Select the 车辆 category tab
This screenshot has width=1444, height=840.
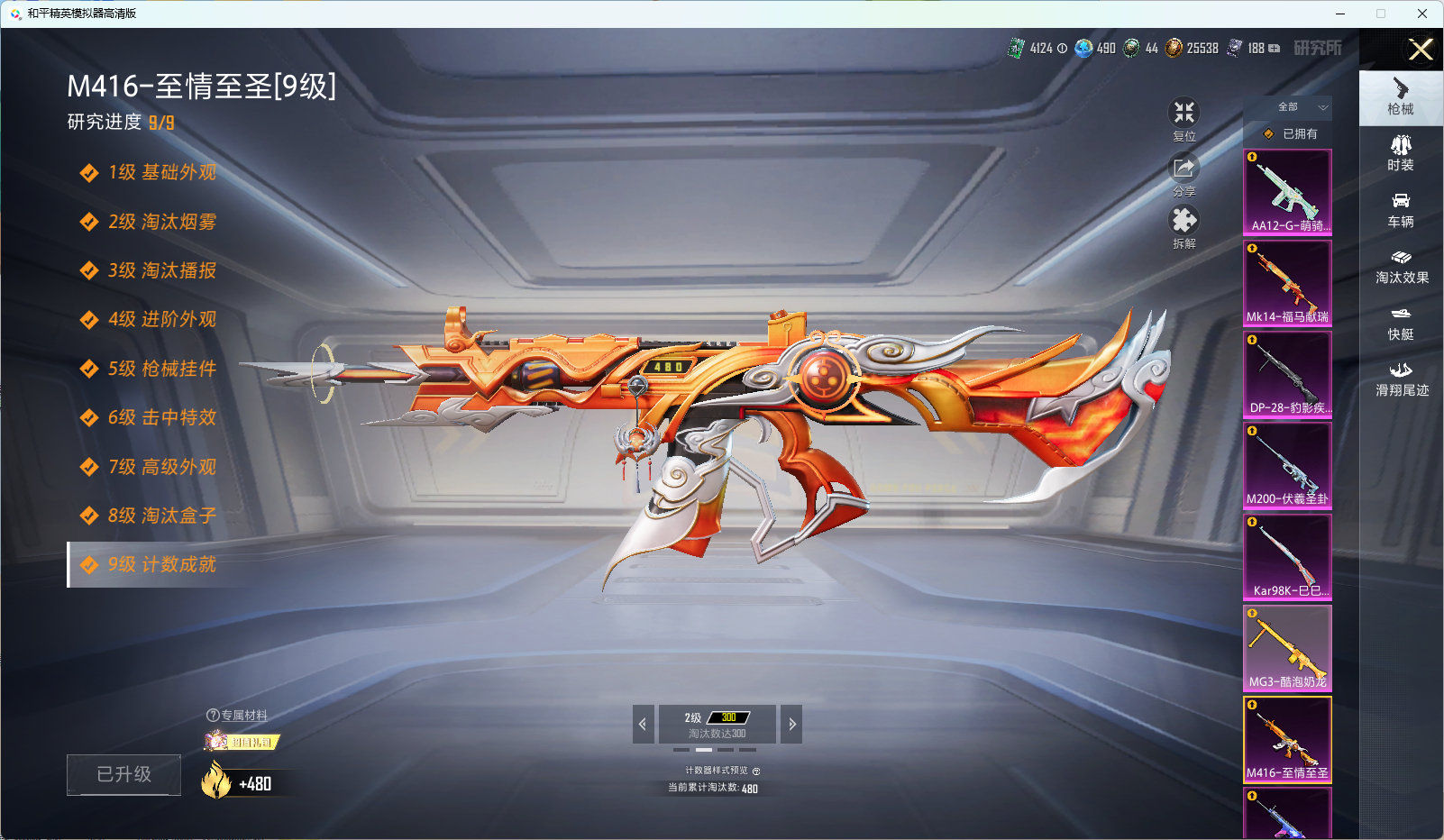tap(1401, 210)
